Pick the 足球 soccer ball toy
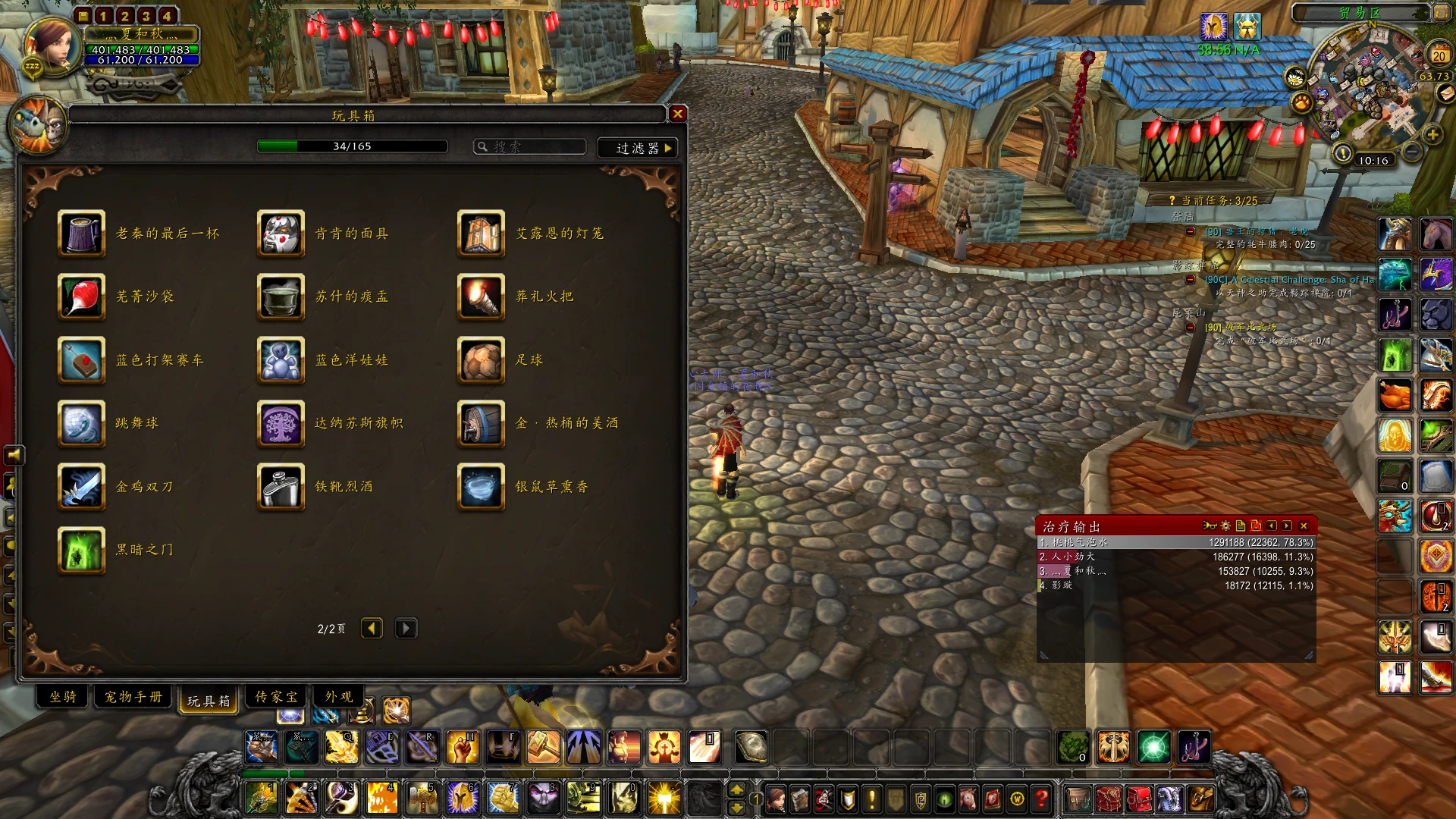Viewport: 1456px width, 819px height. [482, 360]
